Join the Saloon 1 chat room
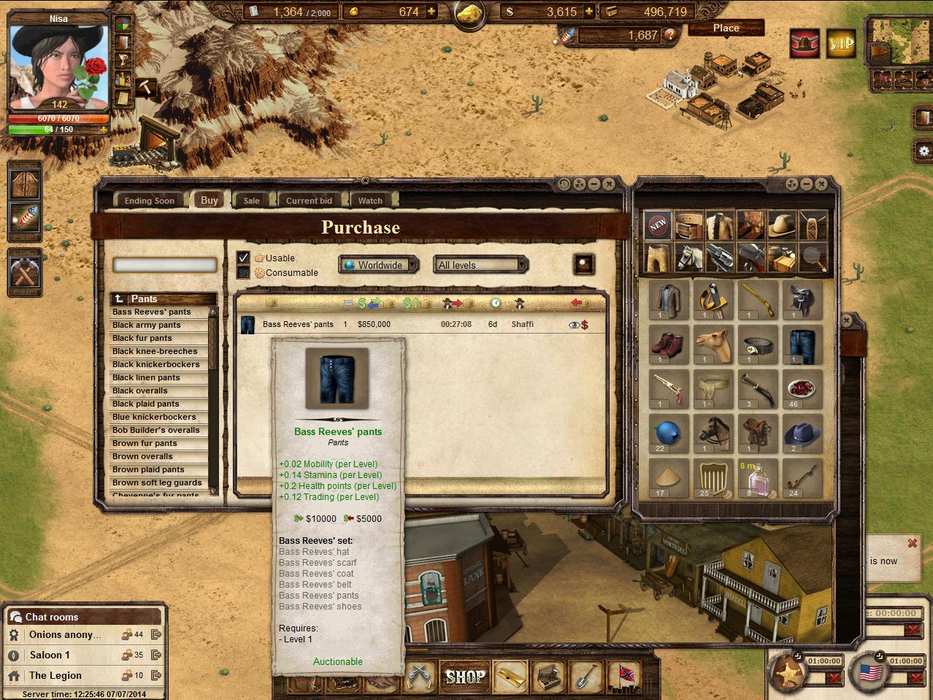Screen dimensions: 933x700 pos(49,655)
